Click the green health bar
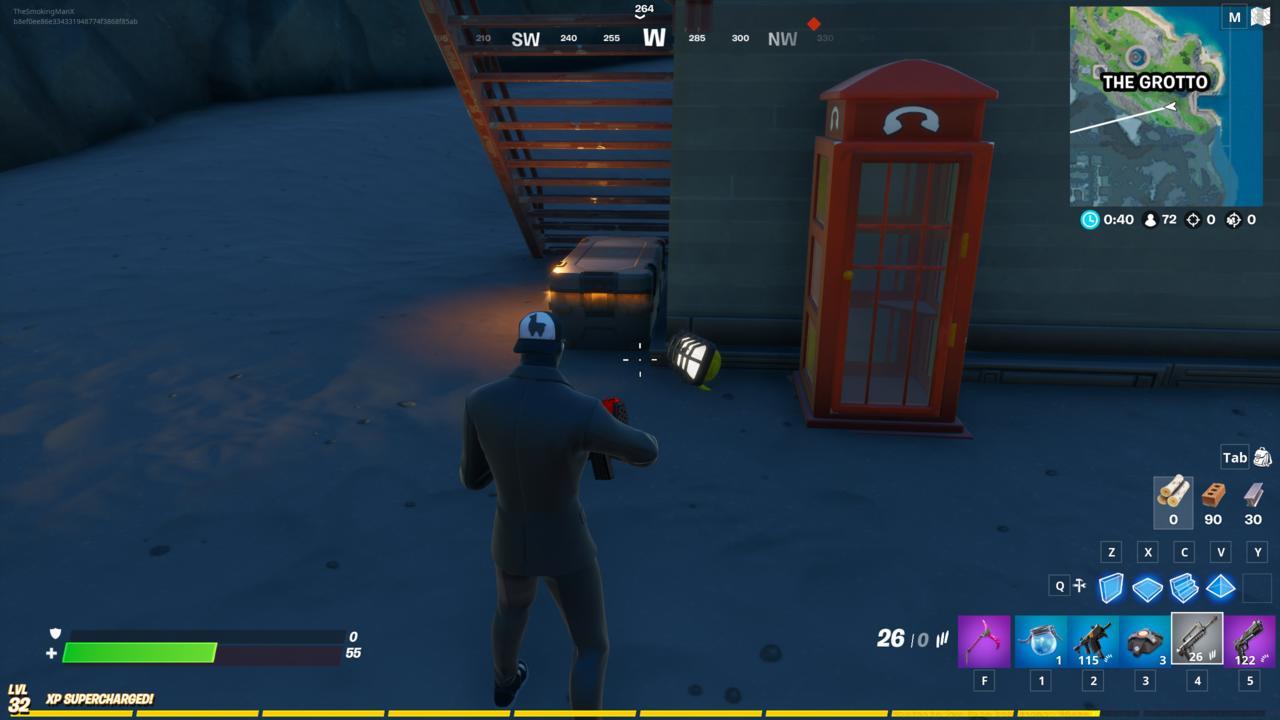 coord(140,650)
